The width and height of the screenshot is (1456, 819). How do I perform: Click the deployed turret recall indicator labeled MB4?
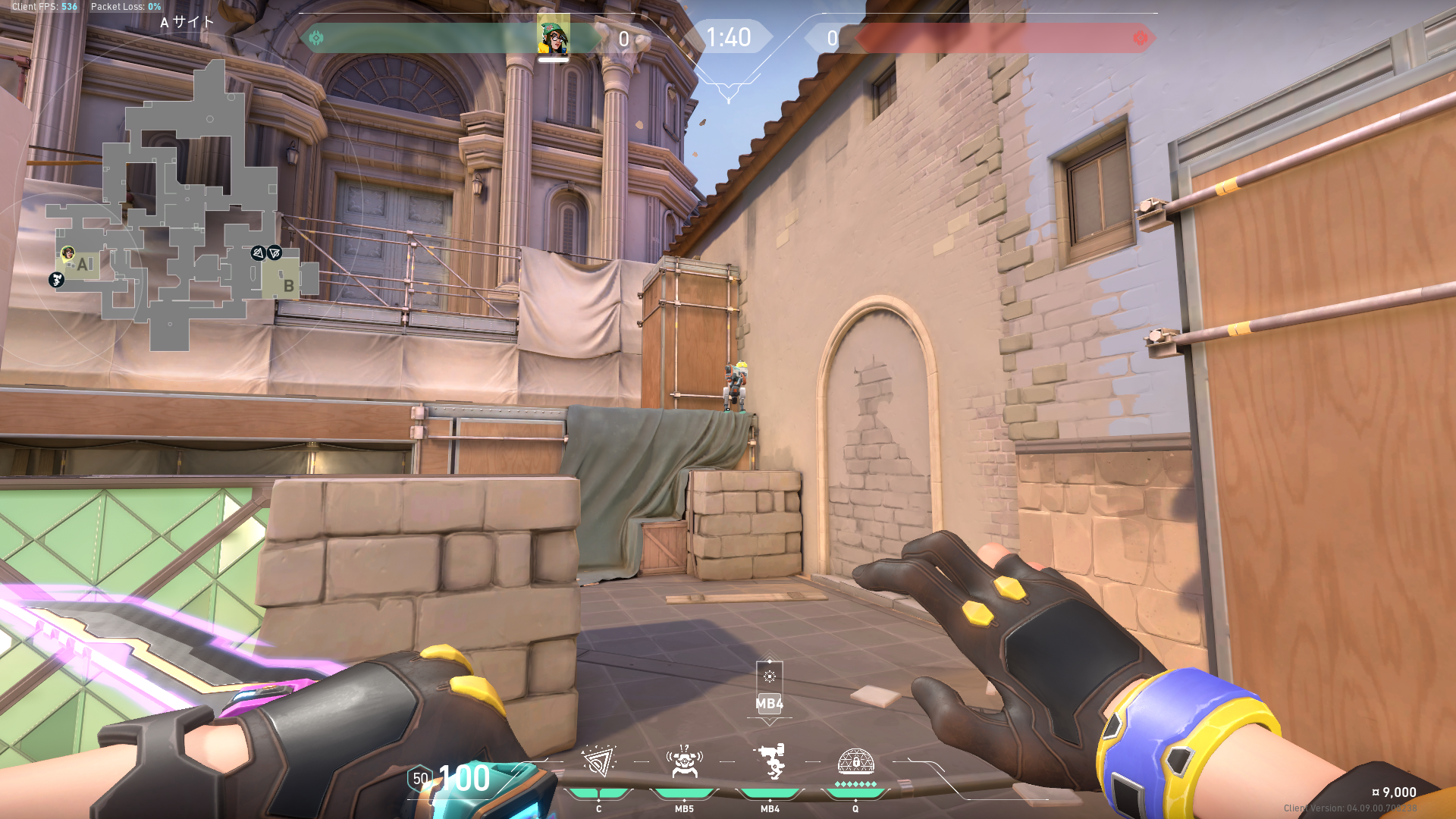[769, 689]
